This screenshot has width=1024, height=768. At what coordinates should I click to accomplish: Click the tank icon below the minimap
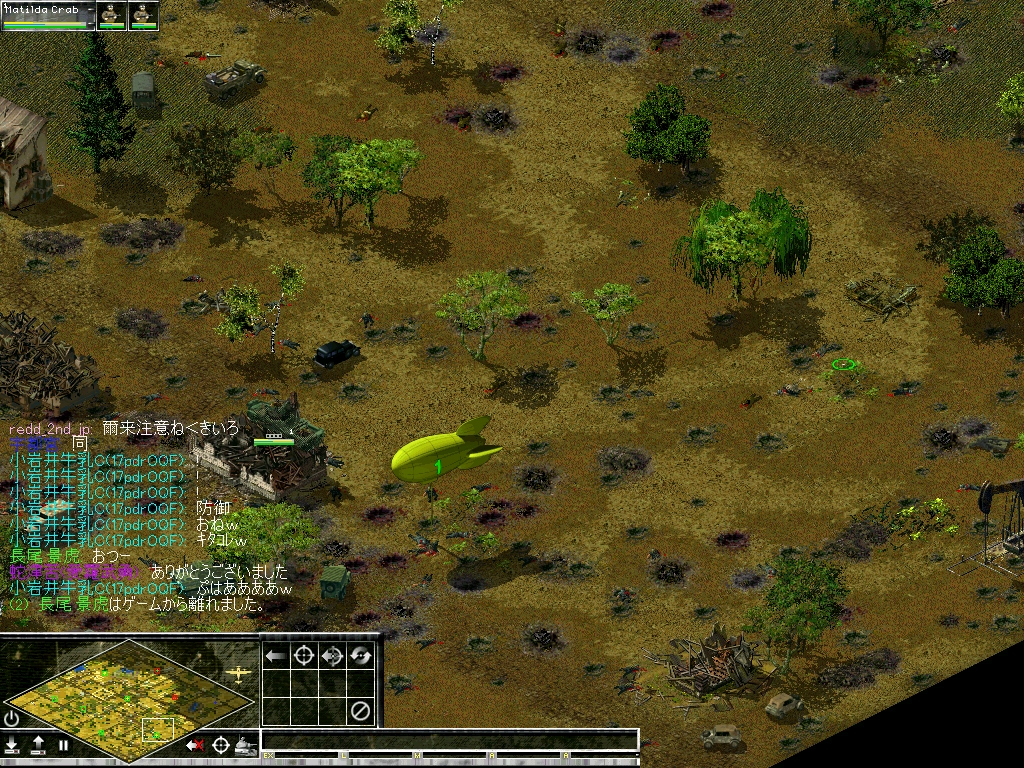(245, 745)
